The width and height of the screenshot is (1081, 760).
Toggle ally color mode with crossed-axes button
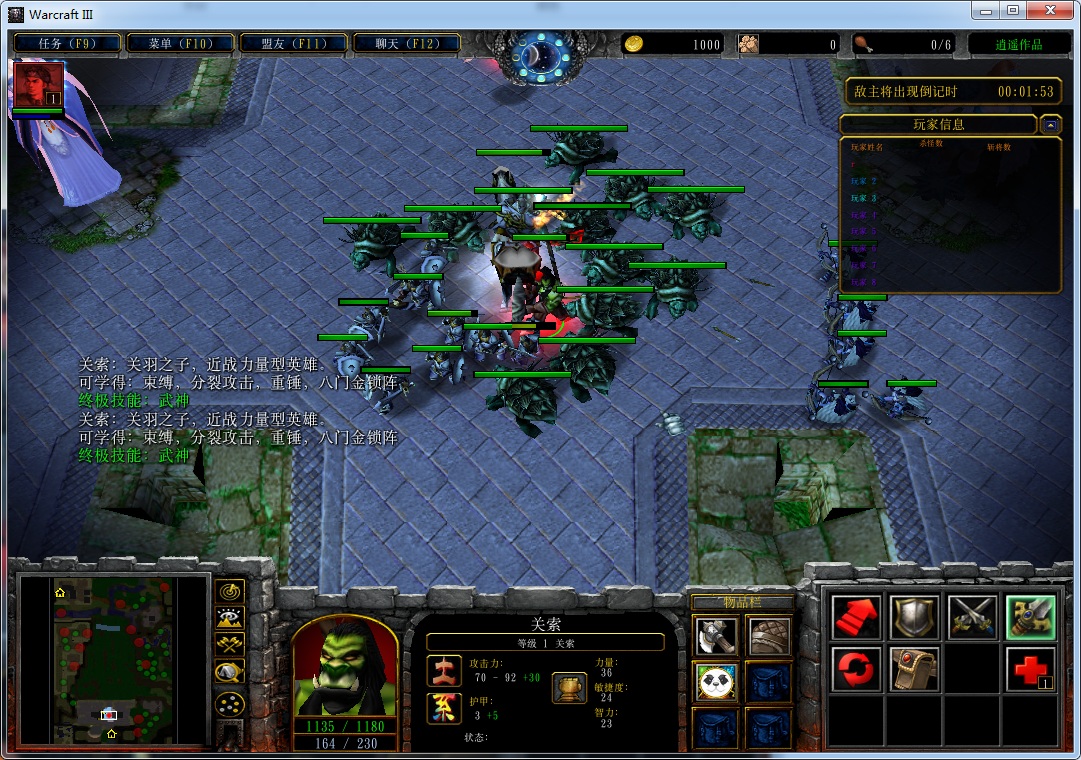coord(230,645)
